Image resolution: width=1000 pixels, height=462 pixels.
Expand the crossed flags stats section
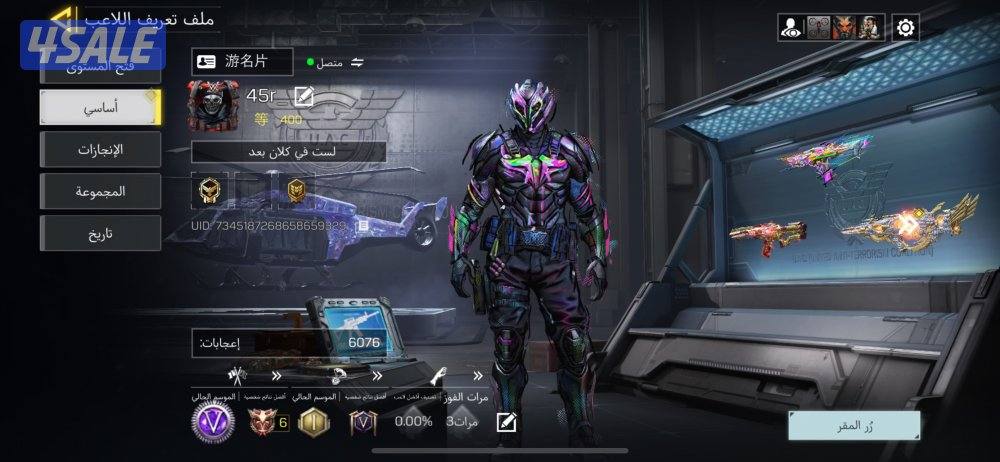point(237,377)
